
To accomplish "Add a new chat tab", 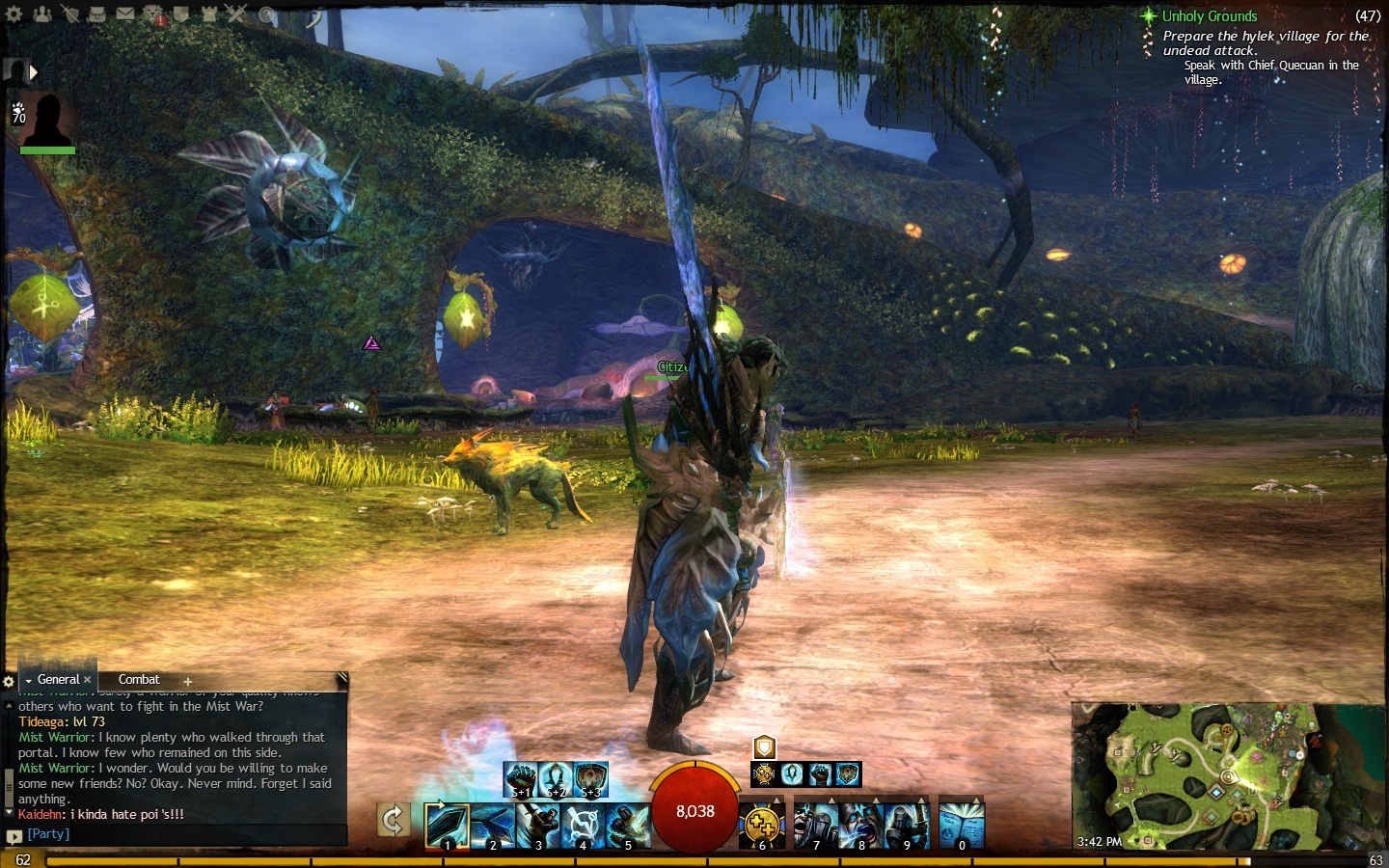I will [x=188, y=682].
